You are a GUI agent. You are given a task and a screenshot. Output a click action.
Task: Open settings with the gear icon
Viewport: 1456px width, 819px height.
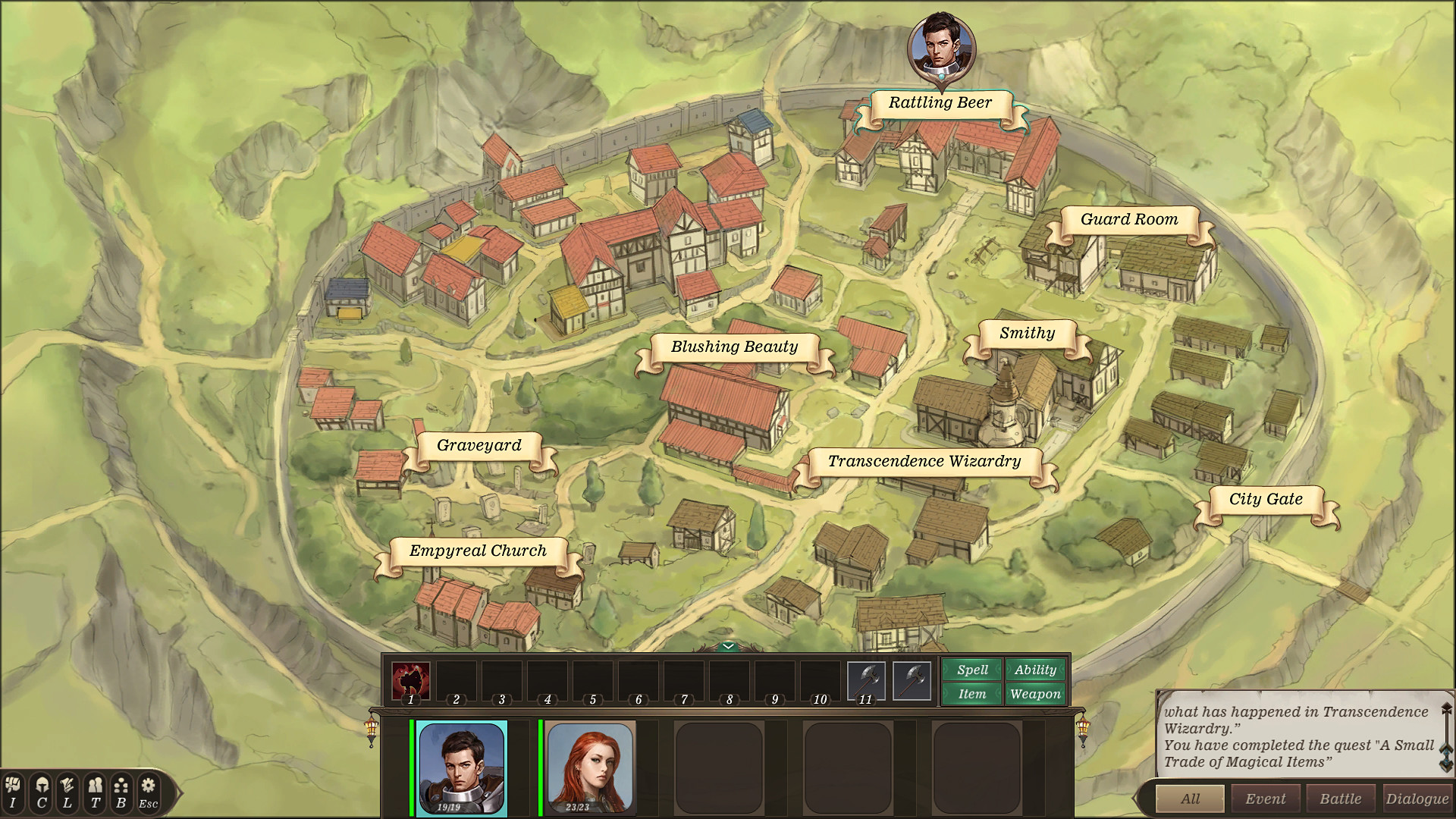148,792
